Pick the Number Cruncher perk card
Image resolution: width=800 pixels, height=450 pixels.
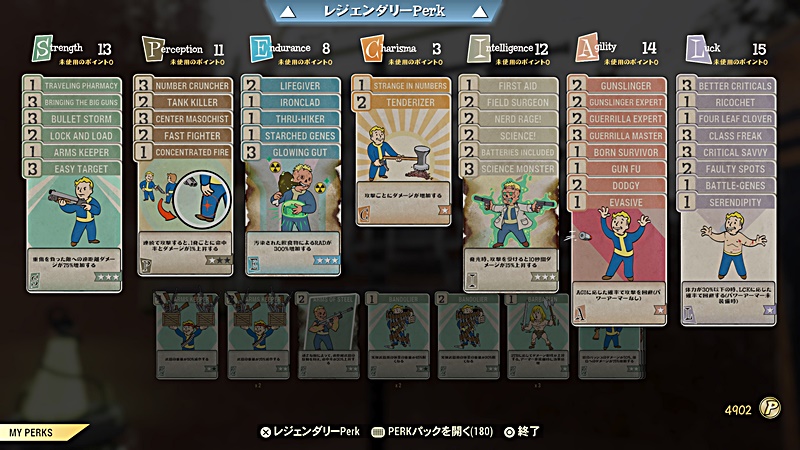click(192, 86)
